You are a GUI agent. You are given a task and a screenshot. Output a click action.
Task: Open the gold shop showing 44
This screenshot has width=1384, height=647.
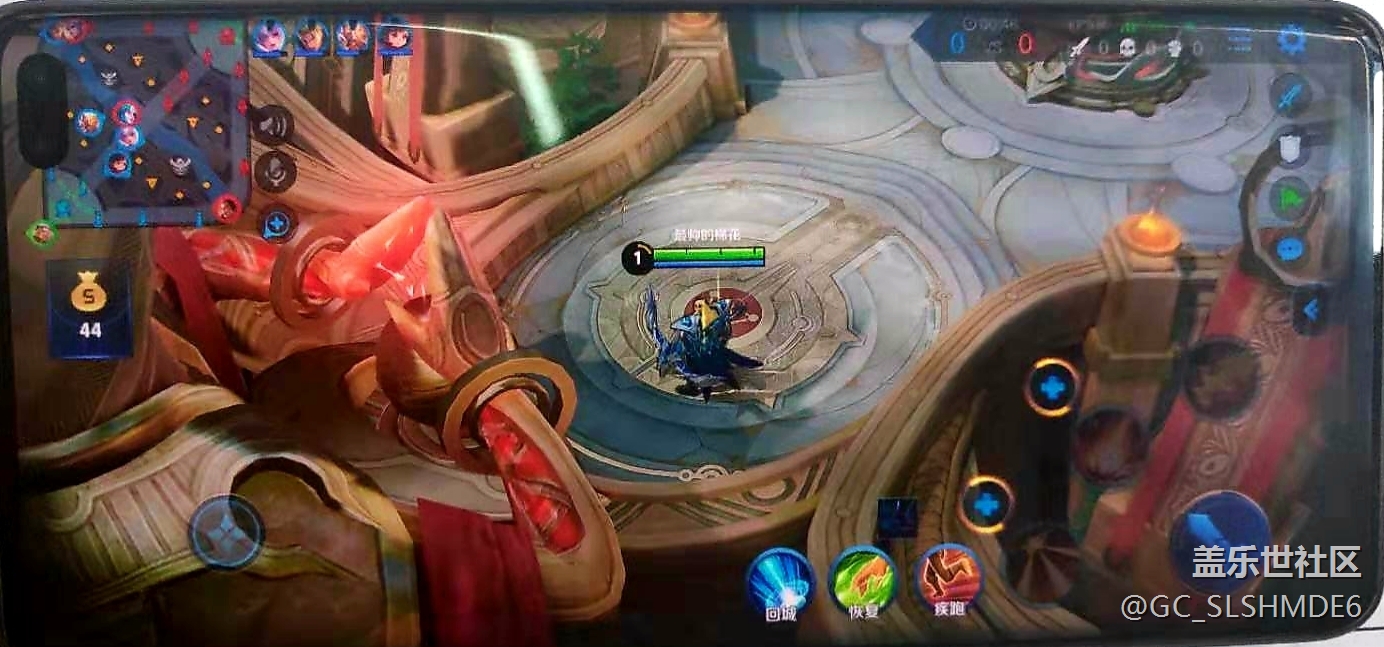(90, 310)
